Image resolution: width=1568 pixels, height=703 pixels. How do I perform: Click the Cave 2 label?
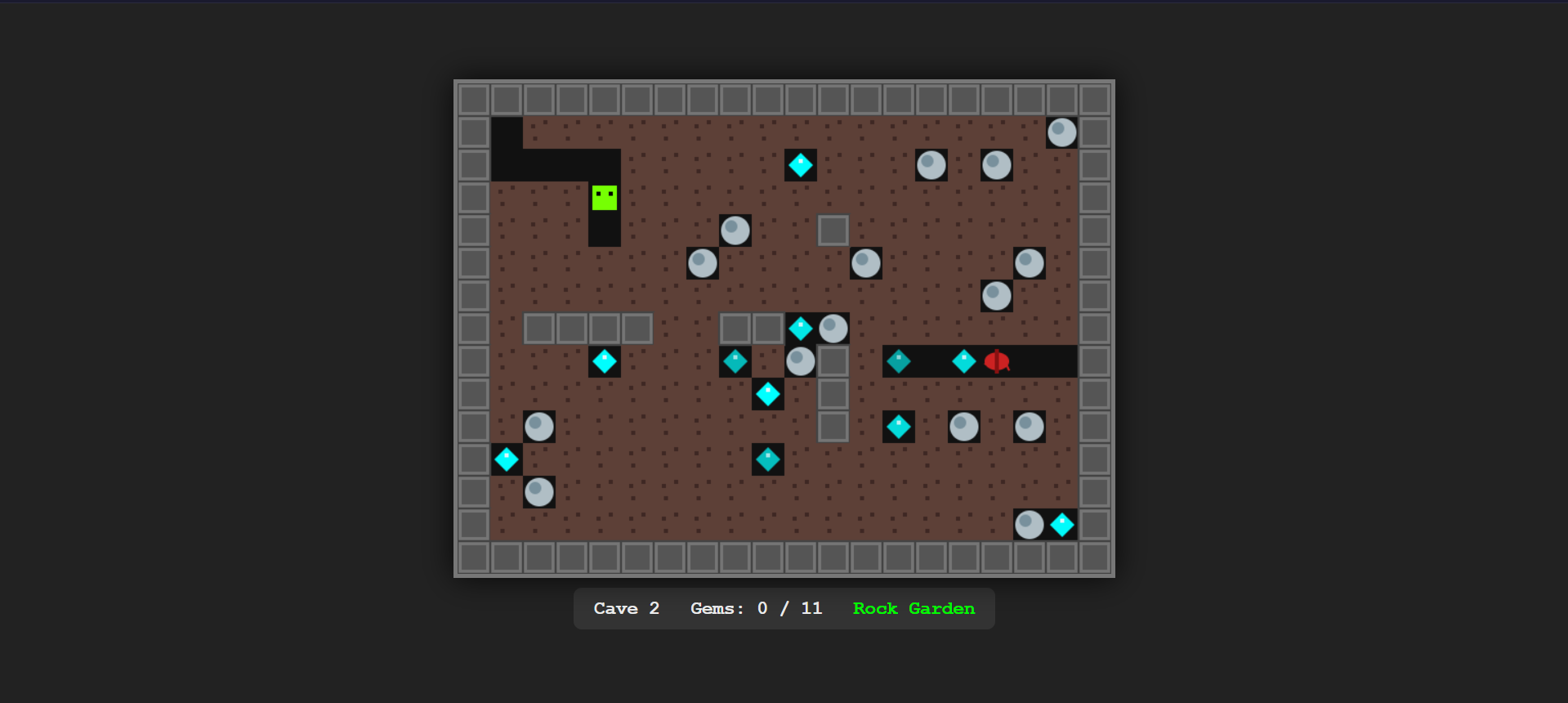[626, 608]
